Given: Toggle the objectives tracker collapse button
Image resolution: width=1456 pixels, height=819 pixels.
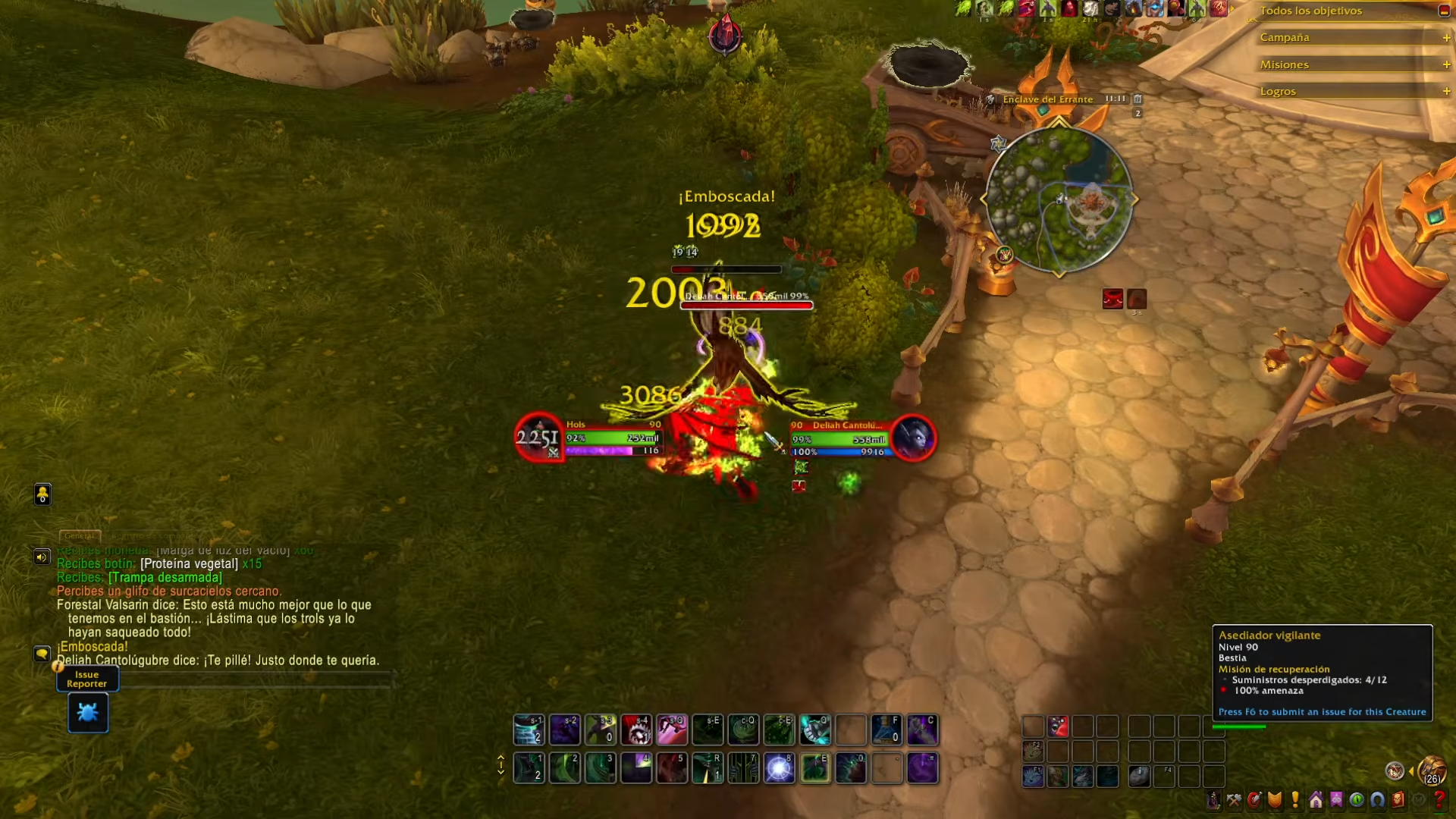Looking at the screenshot, I should click(x=1443, y=11).
